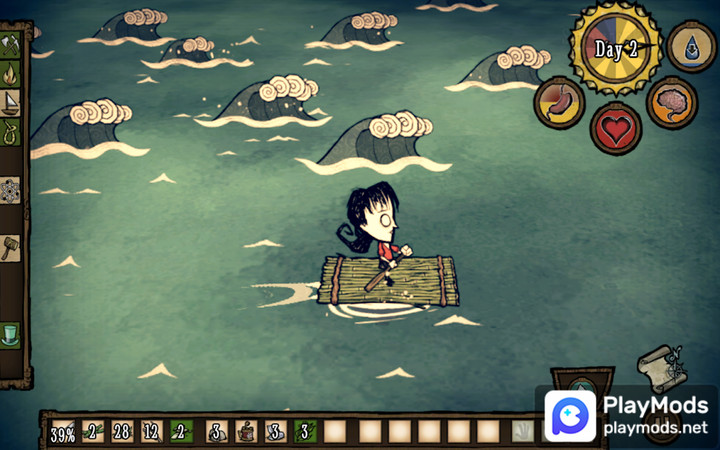
Task: Open the Structures hammer crafting tab
Action: [12, 247]
